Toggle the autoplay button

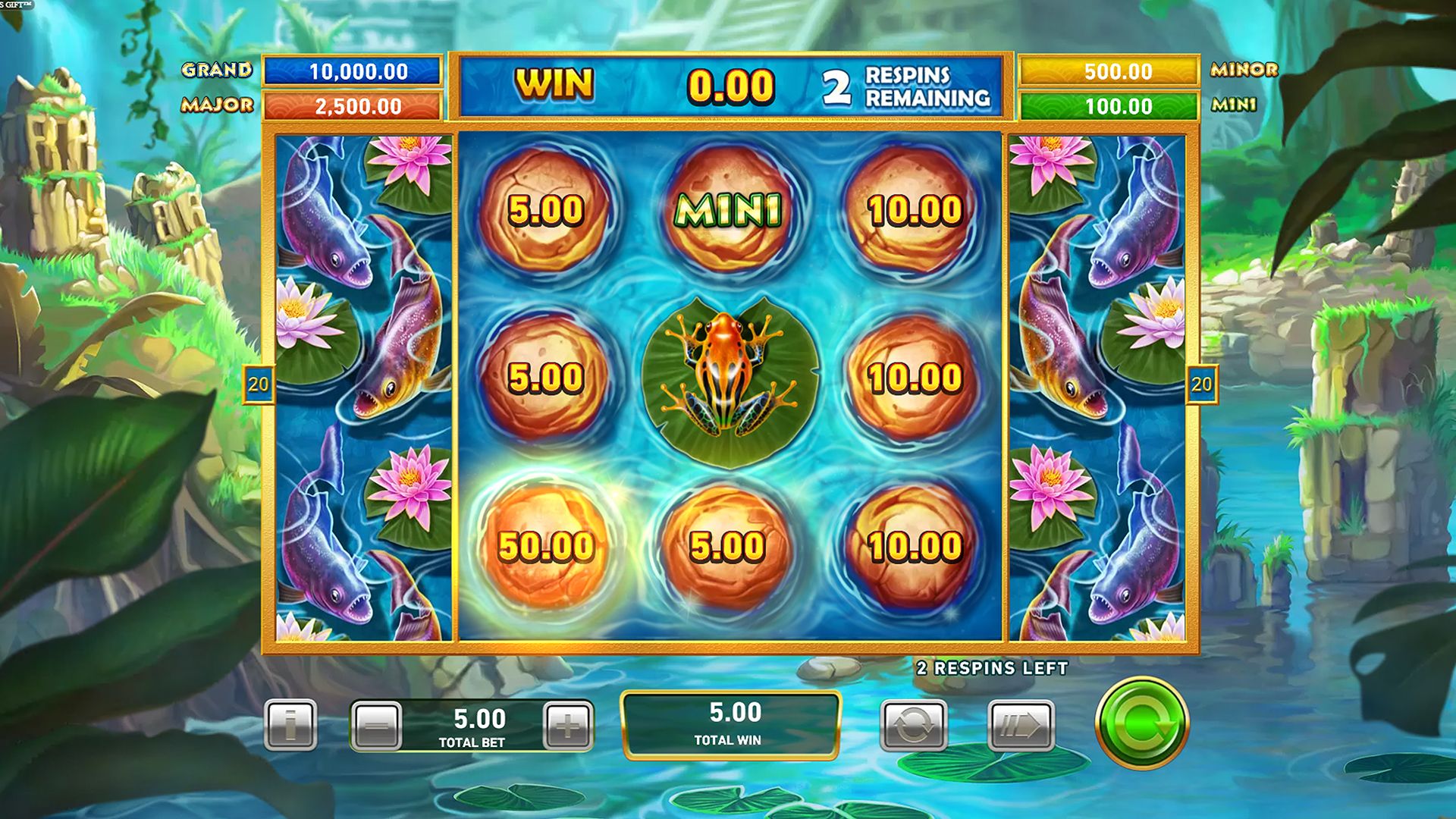coord(913,726)
